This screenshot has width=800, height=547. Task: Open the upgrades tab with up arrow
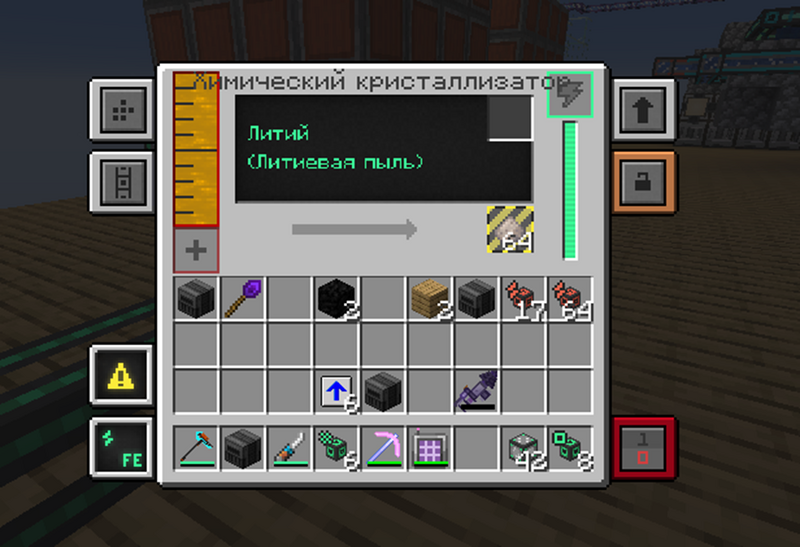click(x=641, y=109)
